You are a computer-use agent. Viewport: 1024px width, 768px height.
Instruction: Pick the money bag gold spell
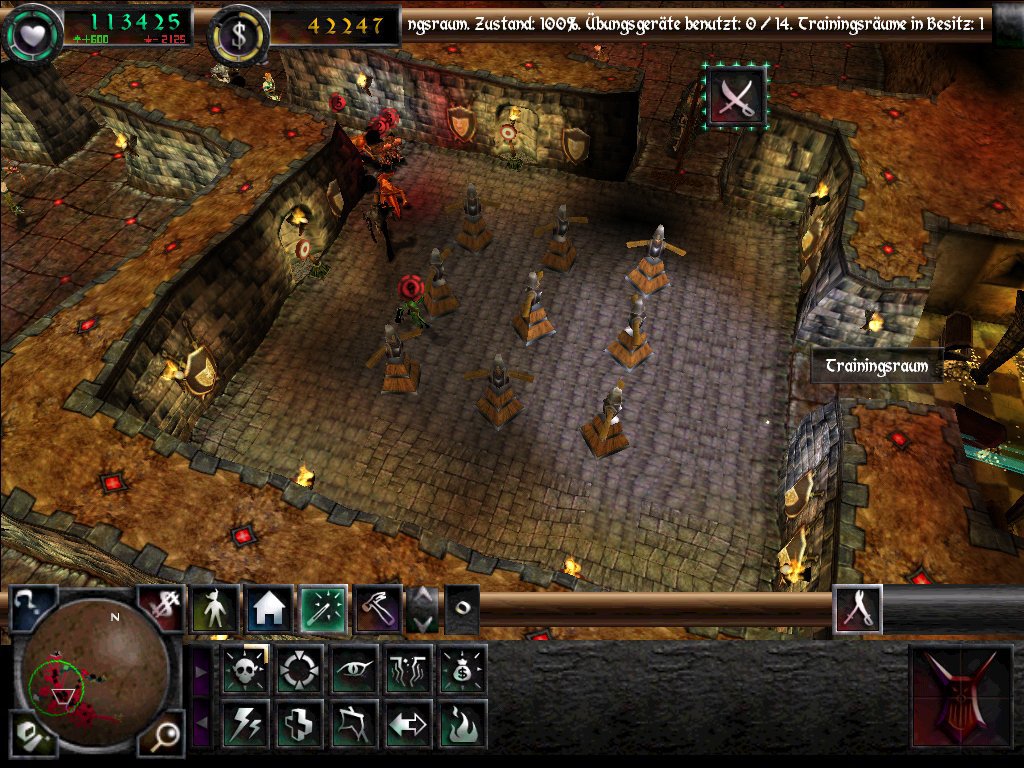point(463,669)
